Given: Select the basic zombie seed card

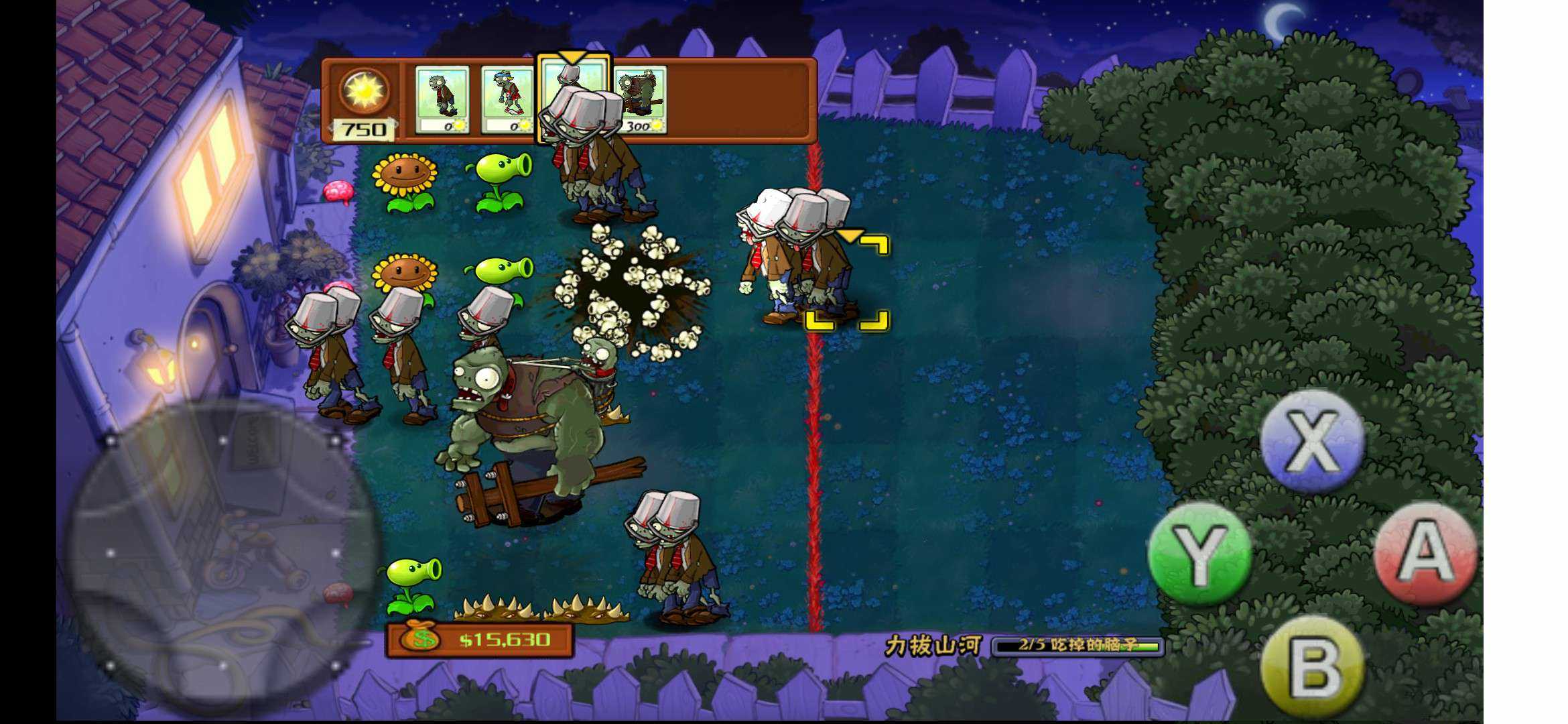Looking at the screenshot, I should (442, 100).
